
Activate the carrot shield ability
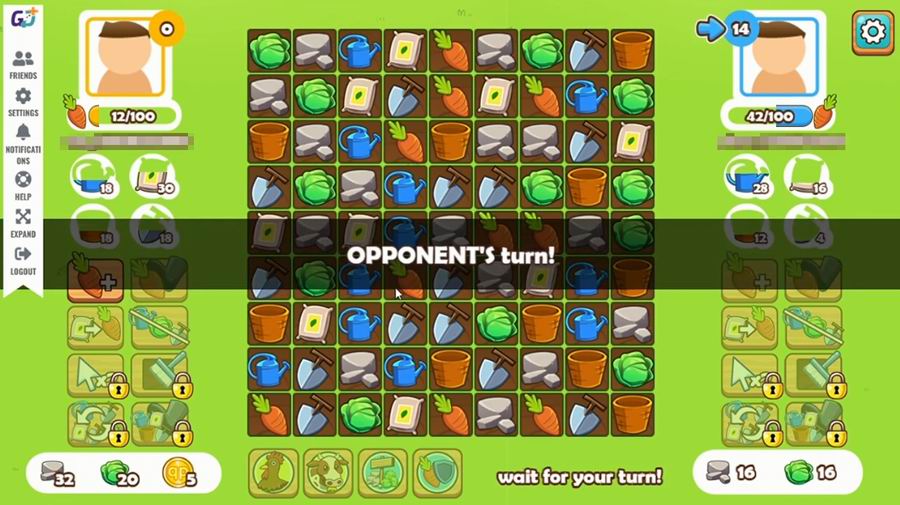tap(437, 474)
